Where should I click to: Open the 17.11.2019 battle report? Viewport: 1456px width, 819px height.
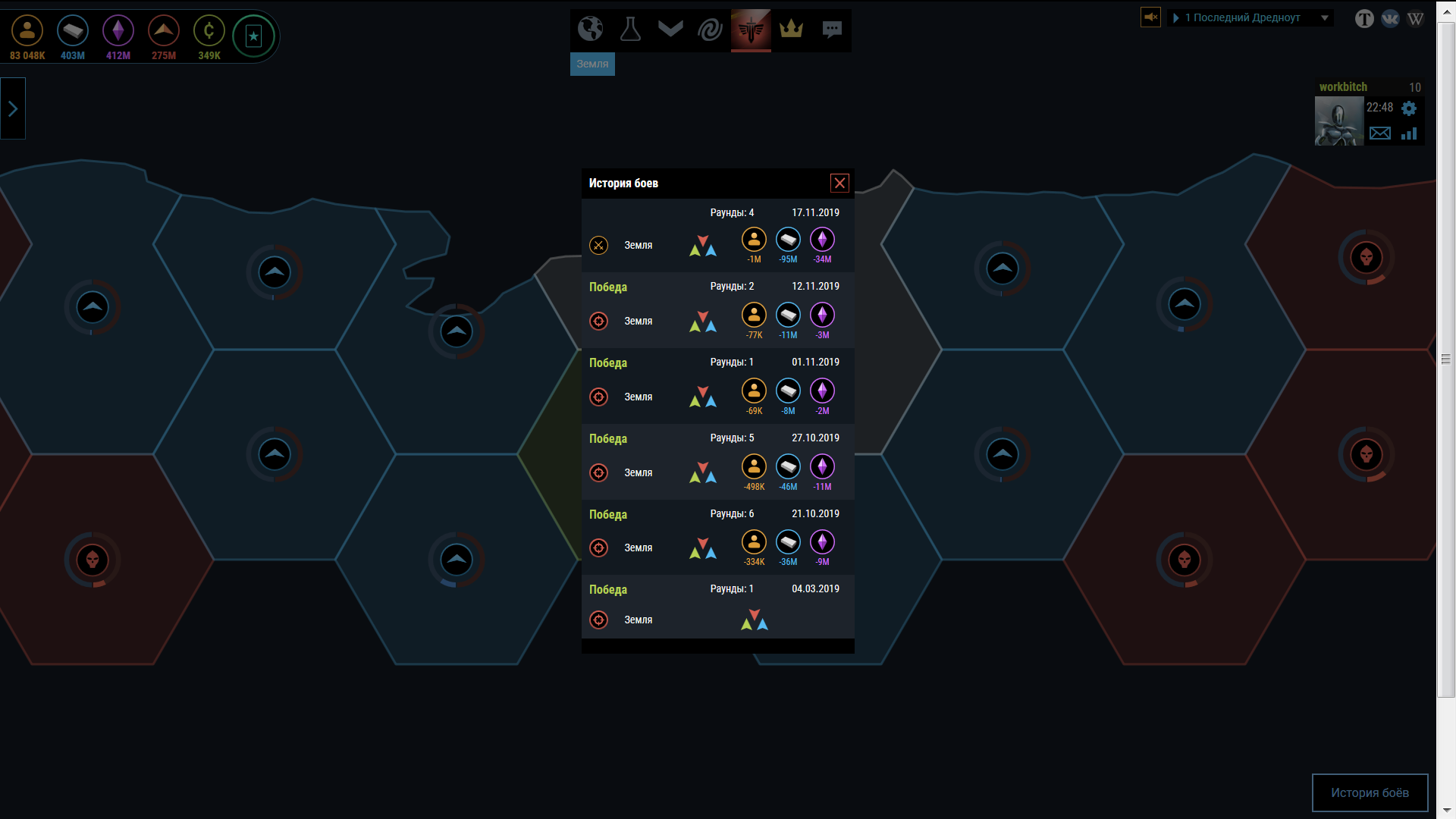717,236
